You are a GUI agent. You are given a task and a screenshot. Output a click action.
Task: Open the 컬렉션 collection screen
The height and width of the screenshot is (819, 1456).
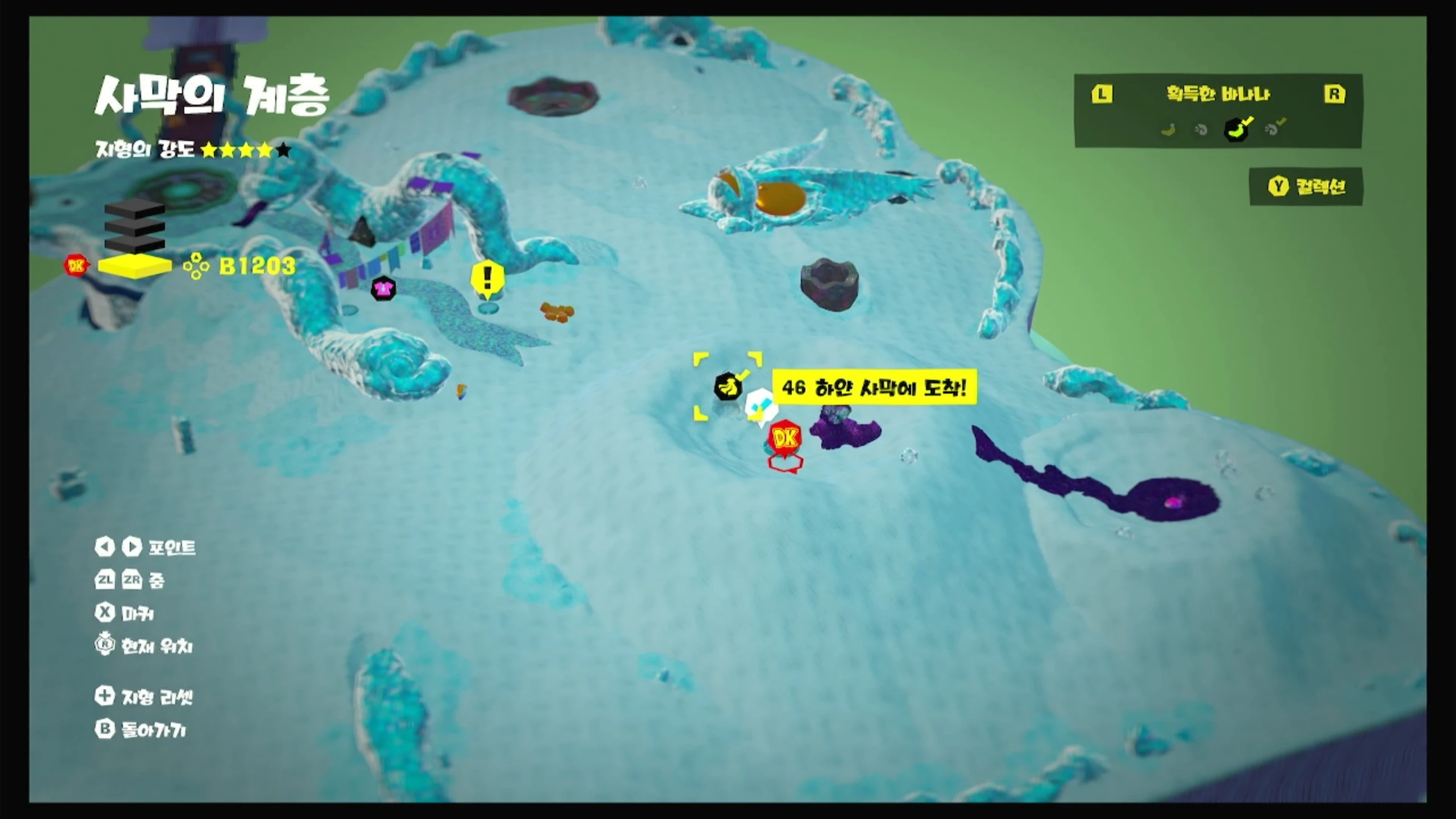point(1306,187)
